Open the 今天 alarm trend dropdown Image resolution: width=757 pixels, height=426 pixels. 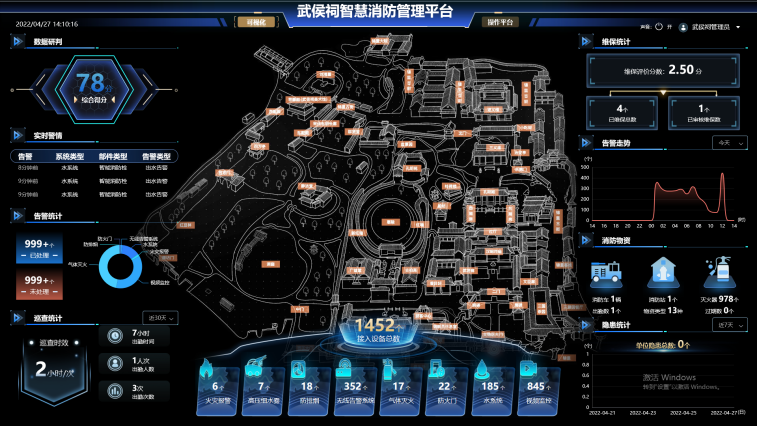tap(728, 143)
